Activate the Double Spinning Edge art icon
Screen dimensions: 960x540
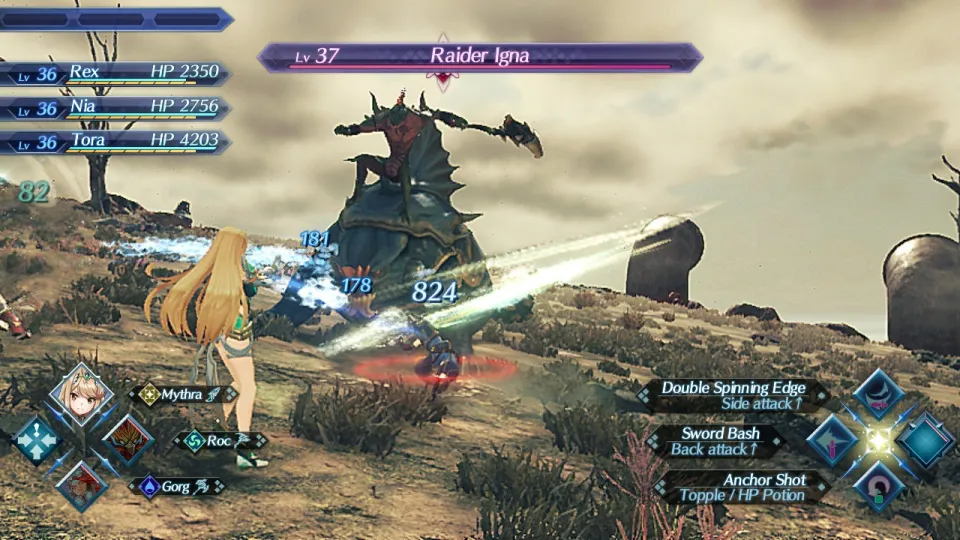pyautogui.click(x=878, y=394)
